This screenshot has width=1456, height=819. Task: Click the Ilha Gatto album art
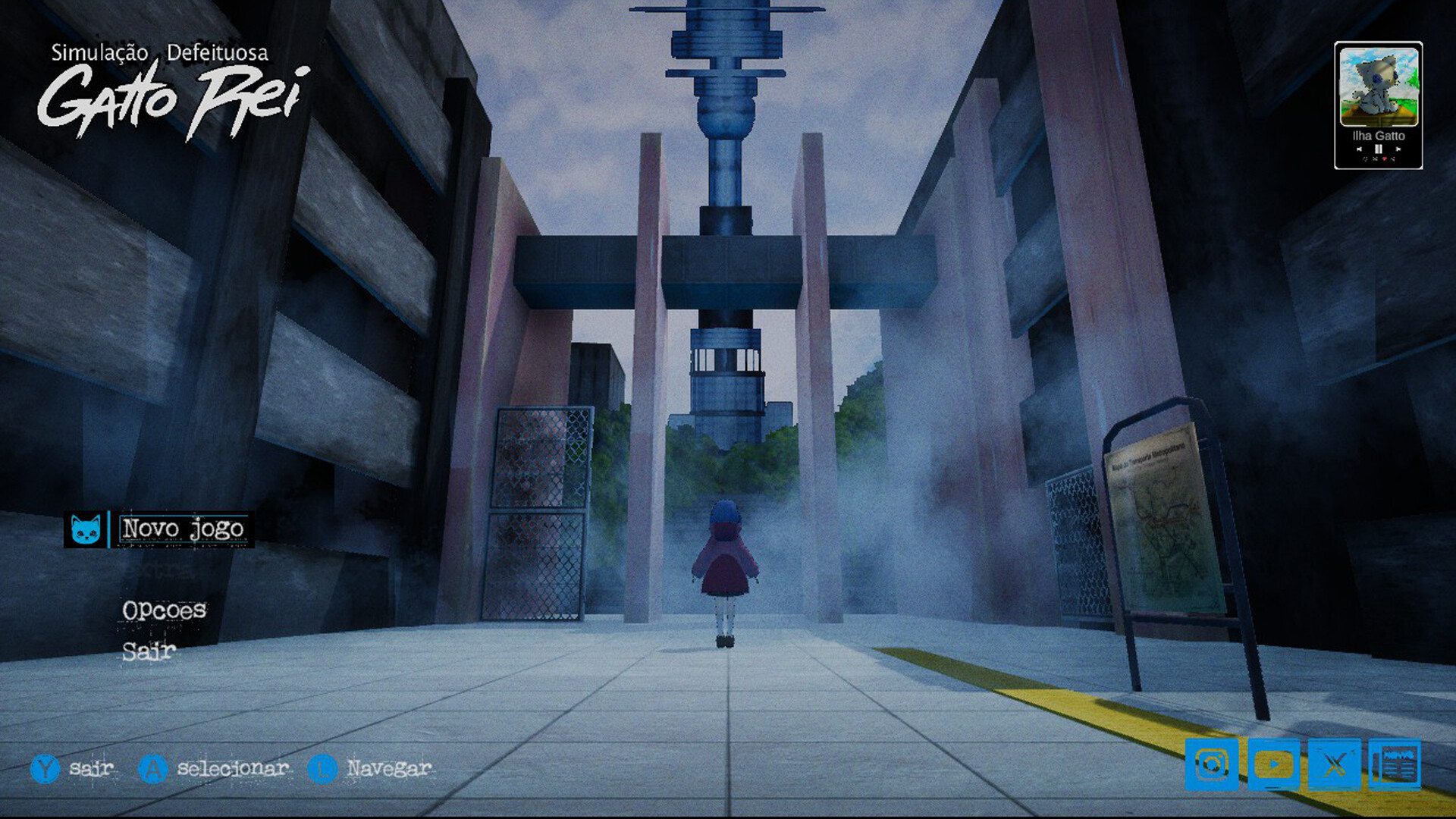tap(1379, 87)
